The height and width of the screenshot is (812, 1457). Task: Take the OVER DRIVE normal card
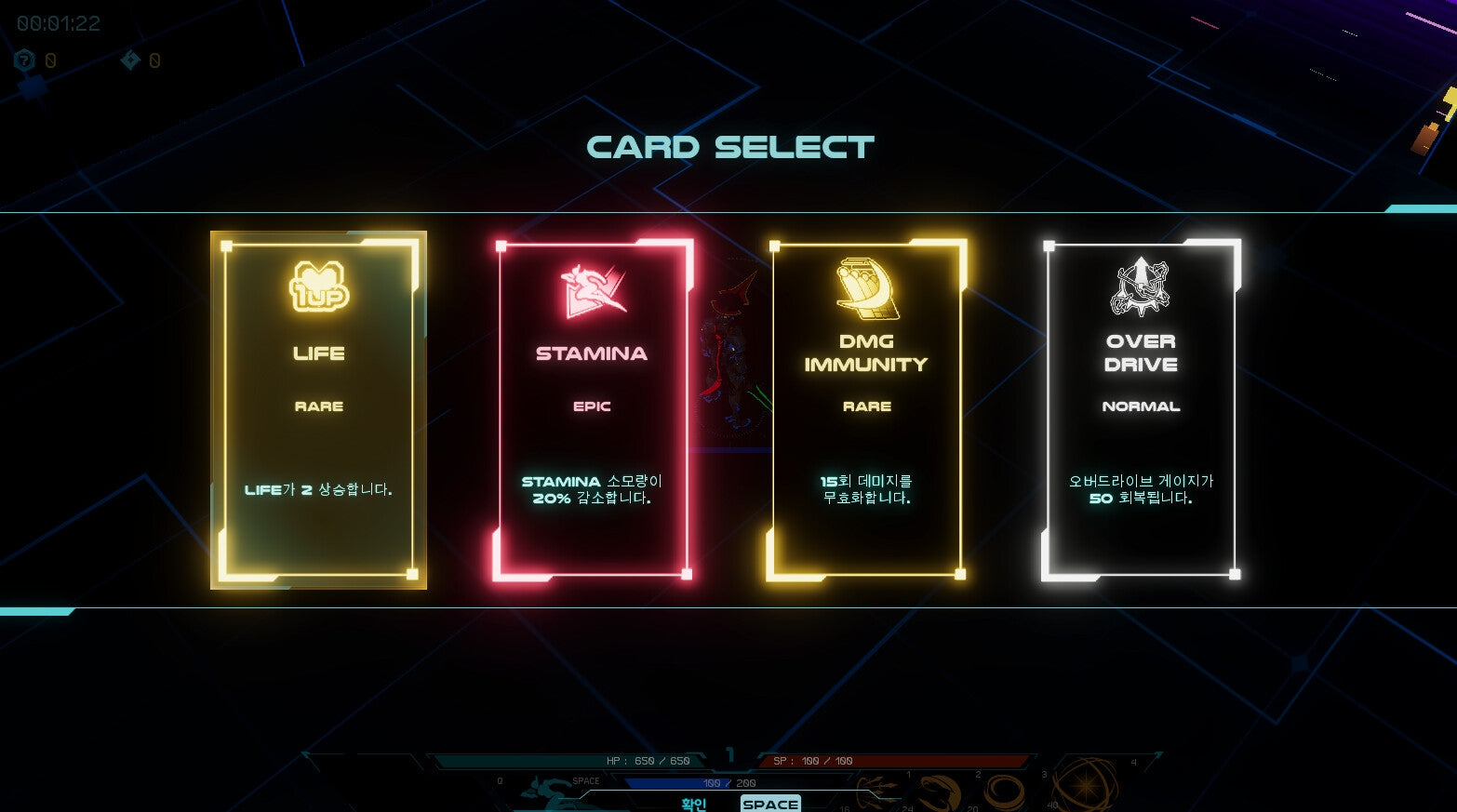coord(1141,409)
